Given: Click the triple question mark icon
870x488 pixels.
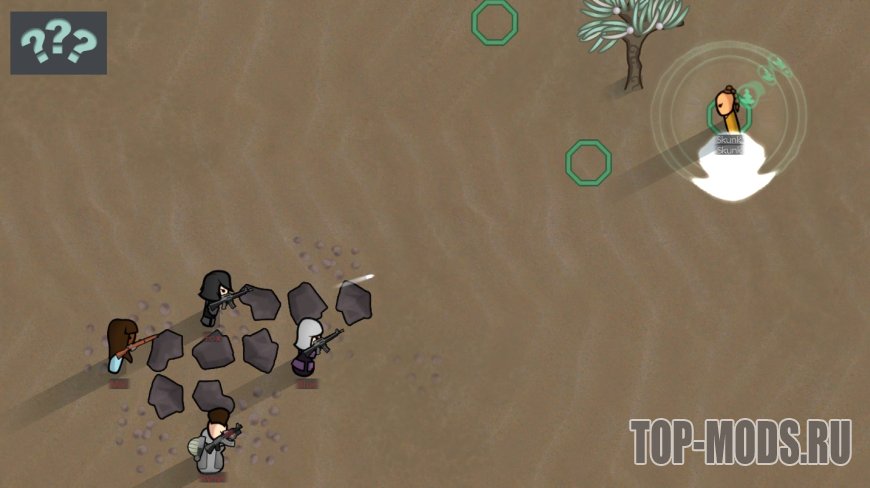Looking at the screenshot, I should click(59, 43).
